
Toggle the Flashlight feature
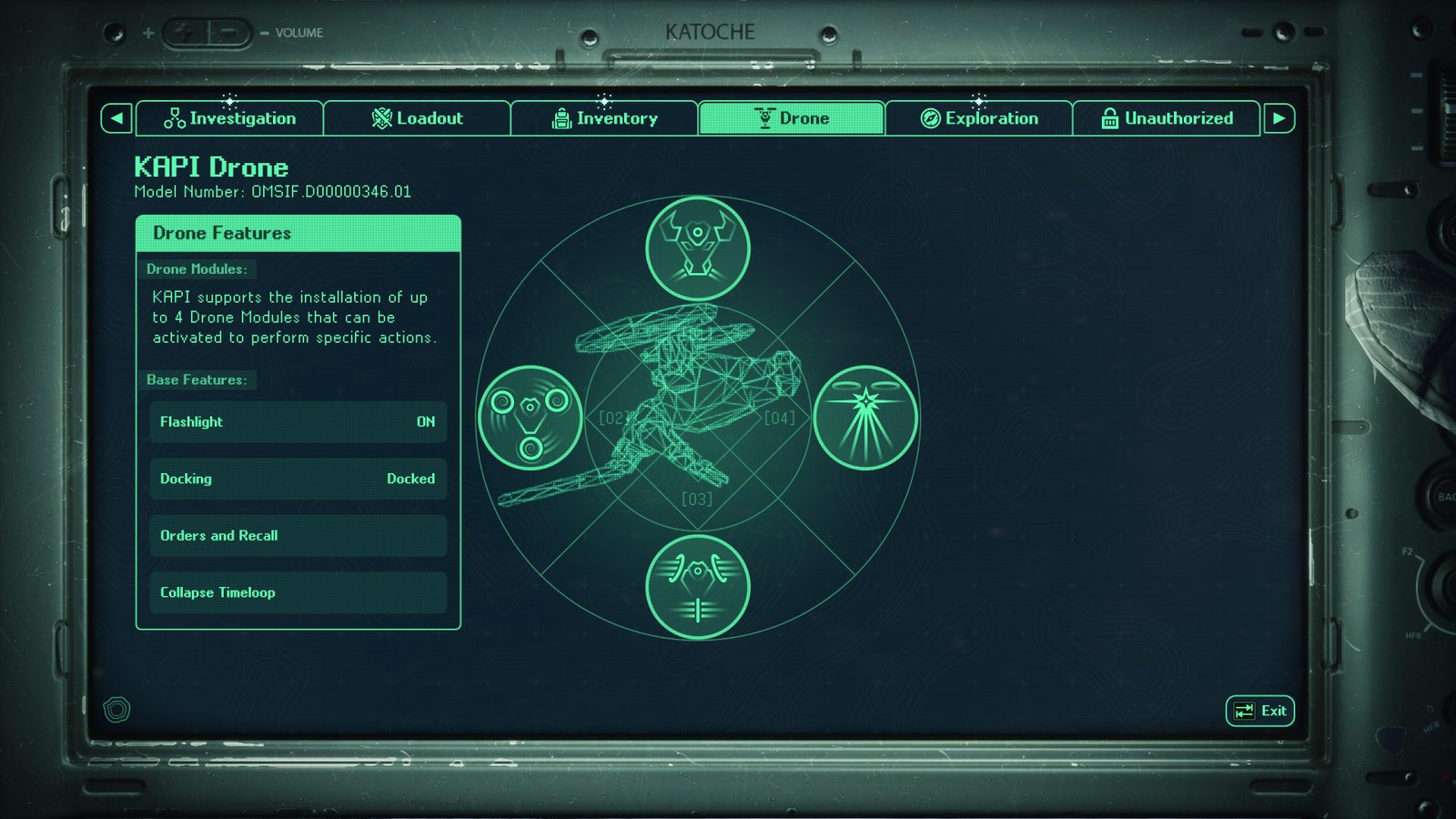(x=298, y=422)
